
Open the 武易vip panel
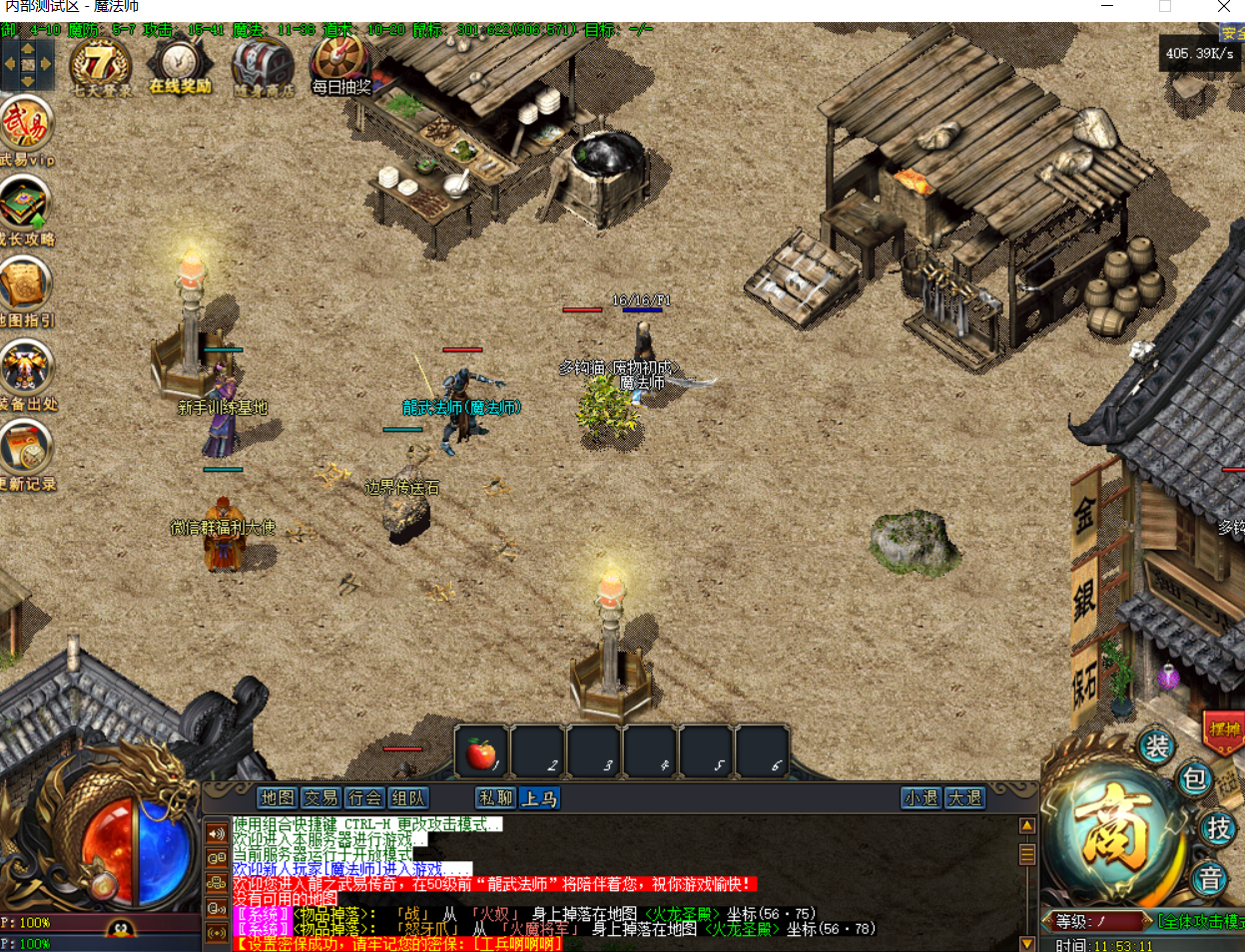tap(25, 125)
